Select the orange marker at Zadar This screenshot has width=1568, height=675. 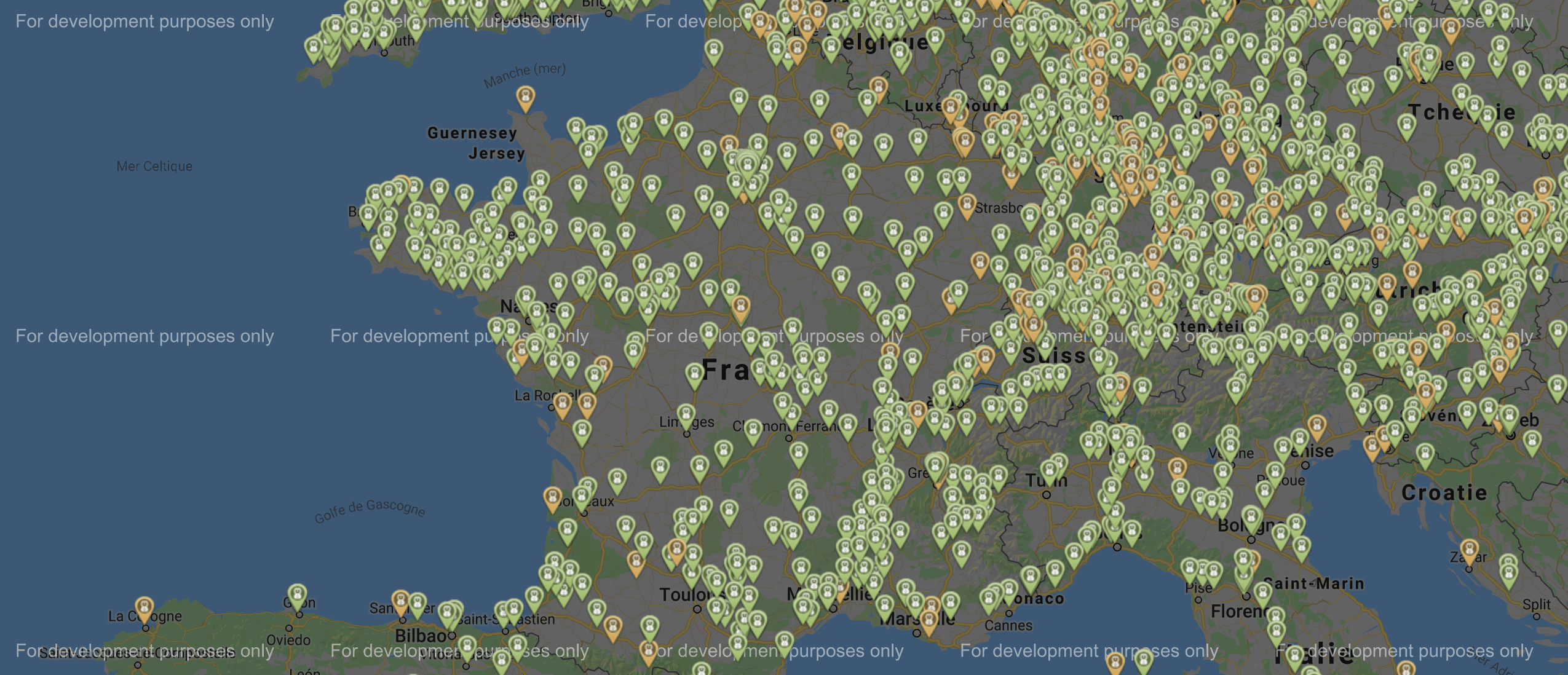[1469, 550]
